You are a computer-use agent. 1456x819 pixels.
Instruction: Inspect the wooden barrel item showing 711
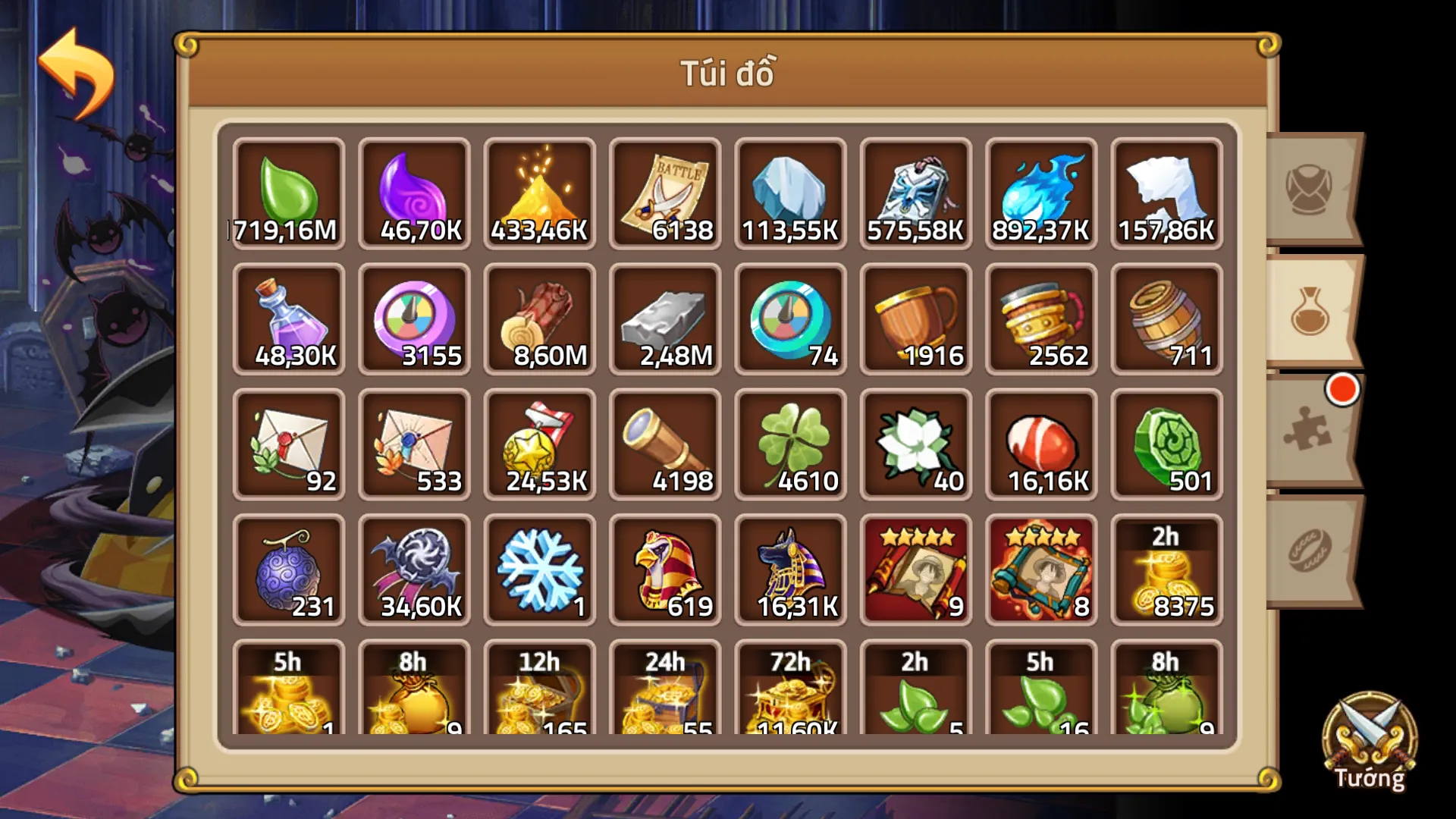[x=1166, y=318]
